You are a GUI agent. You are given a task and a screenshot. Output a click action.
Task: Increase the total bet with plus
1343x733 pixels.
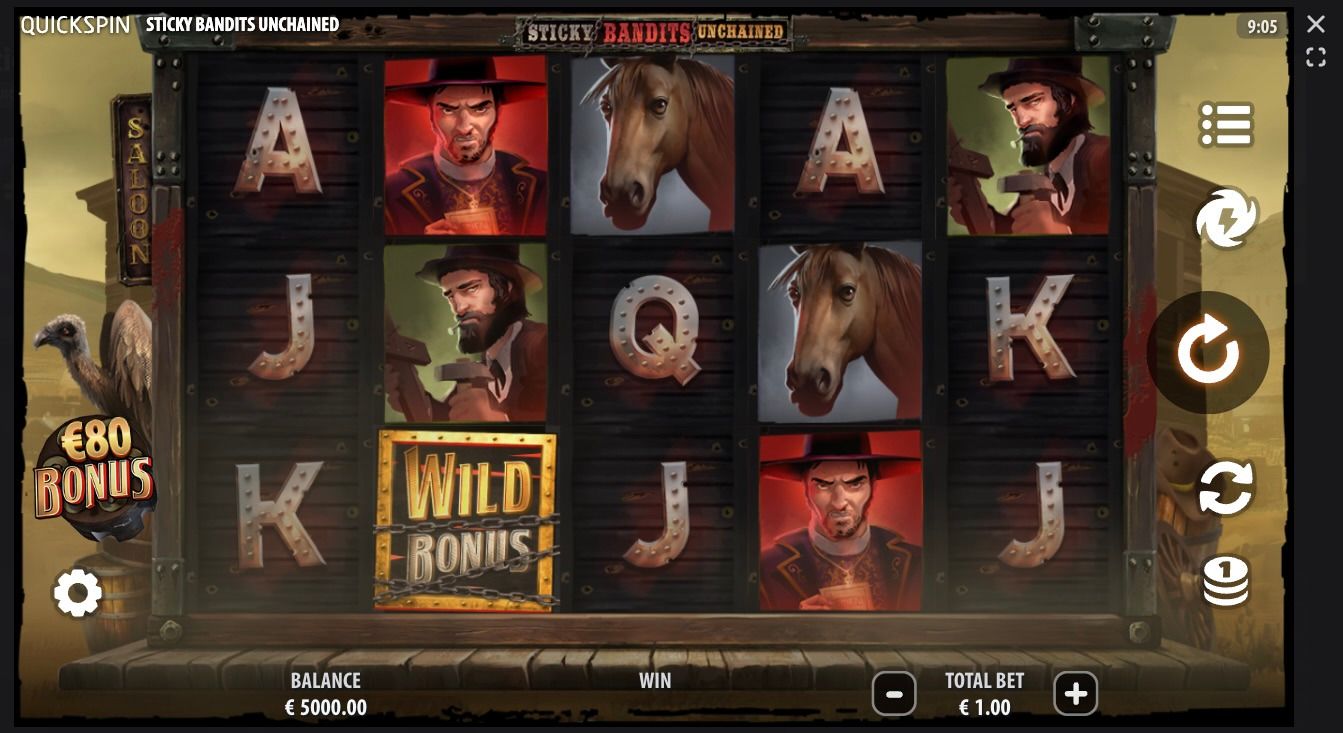[x=1076, y=694]
